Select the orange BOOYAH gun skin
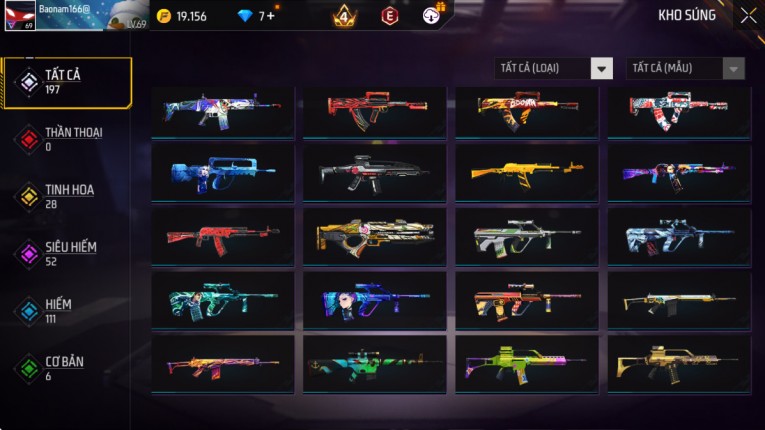765x430 pixels. [x=527, y=111]
